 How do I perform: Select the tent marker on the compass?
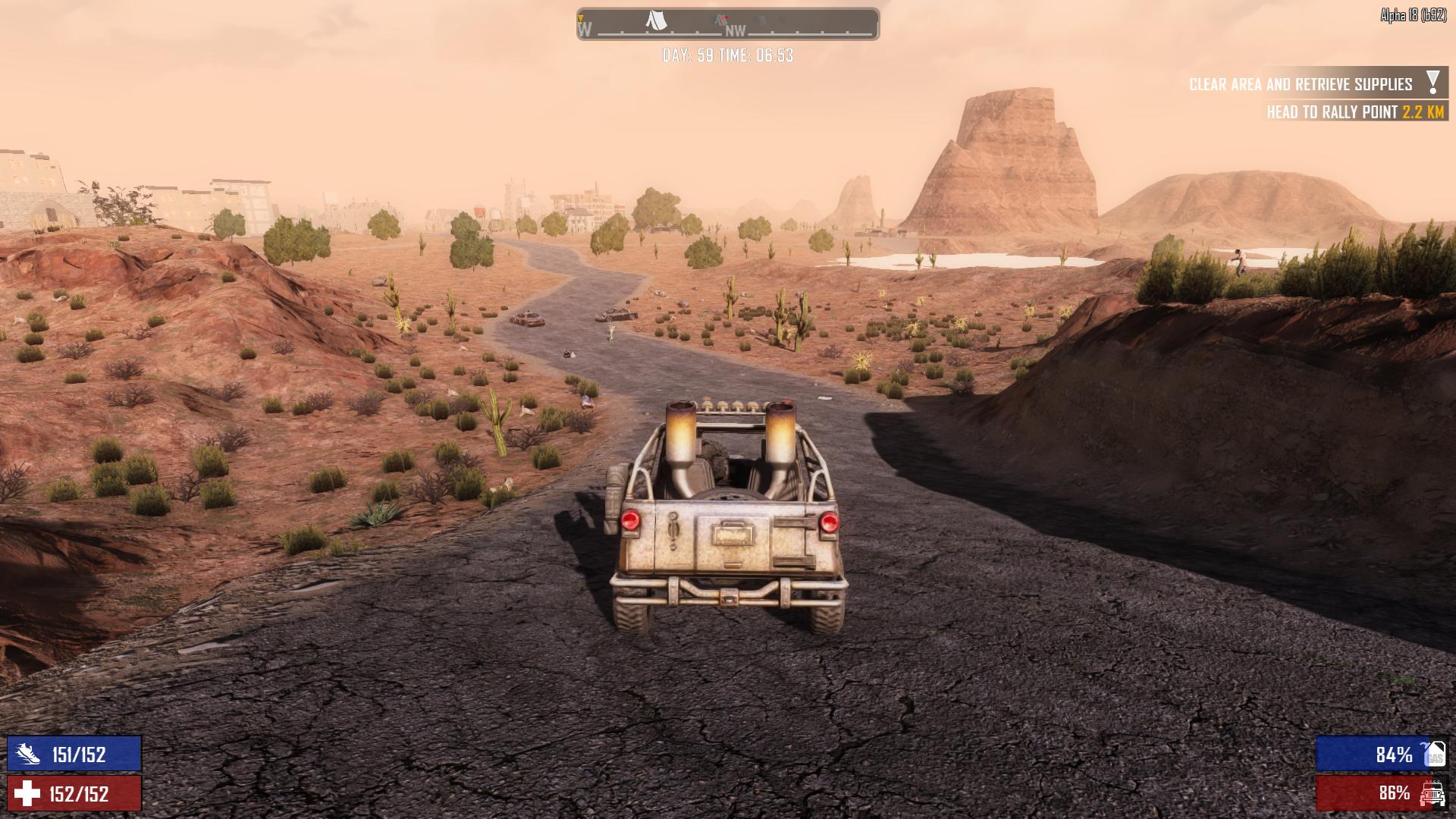656,20
